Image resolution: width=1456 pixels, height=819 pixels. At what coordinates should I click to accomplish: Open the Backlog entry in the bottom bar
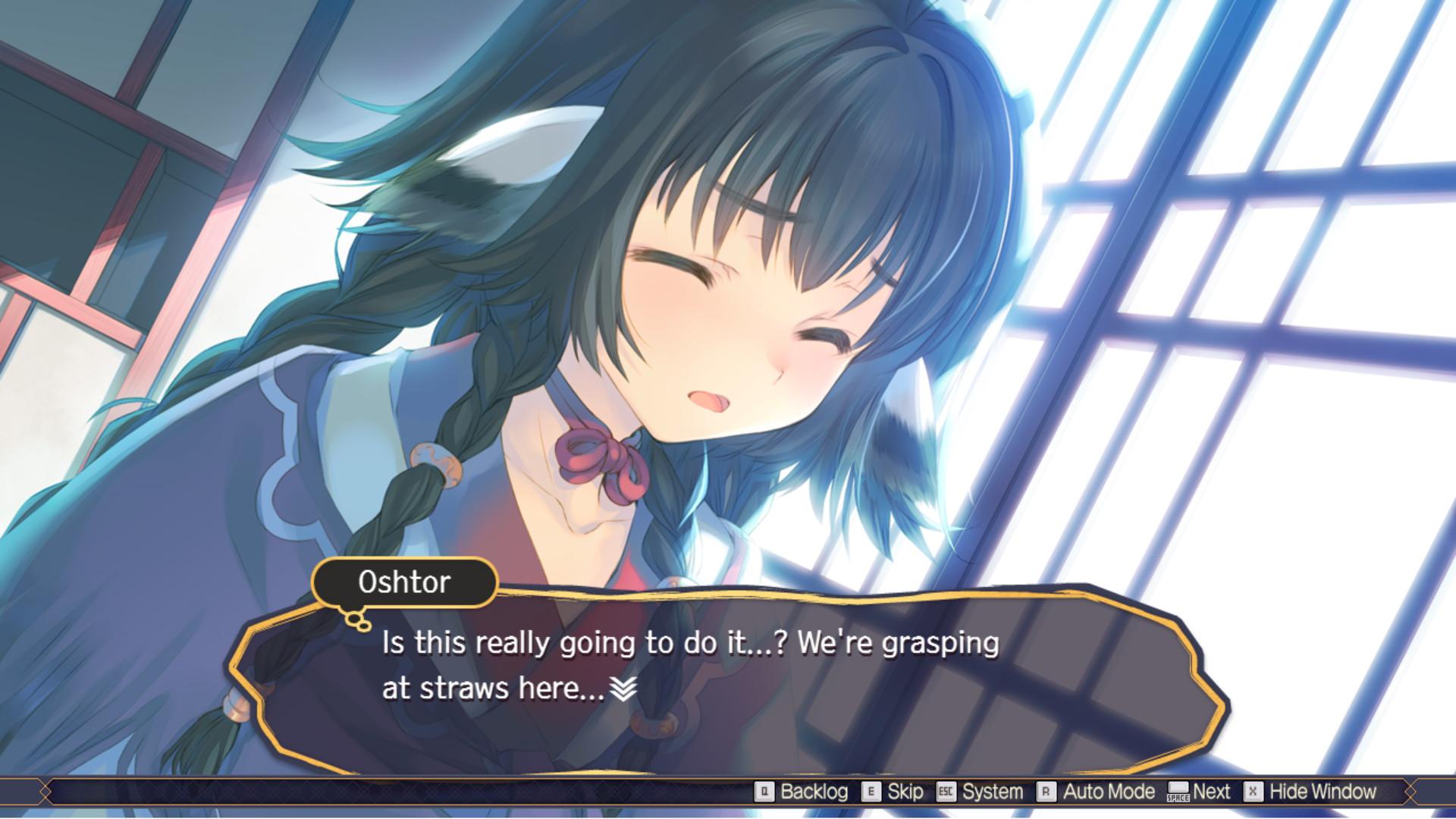(815, 792)
